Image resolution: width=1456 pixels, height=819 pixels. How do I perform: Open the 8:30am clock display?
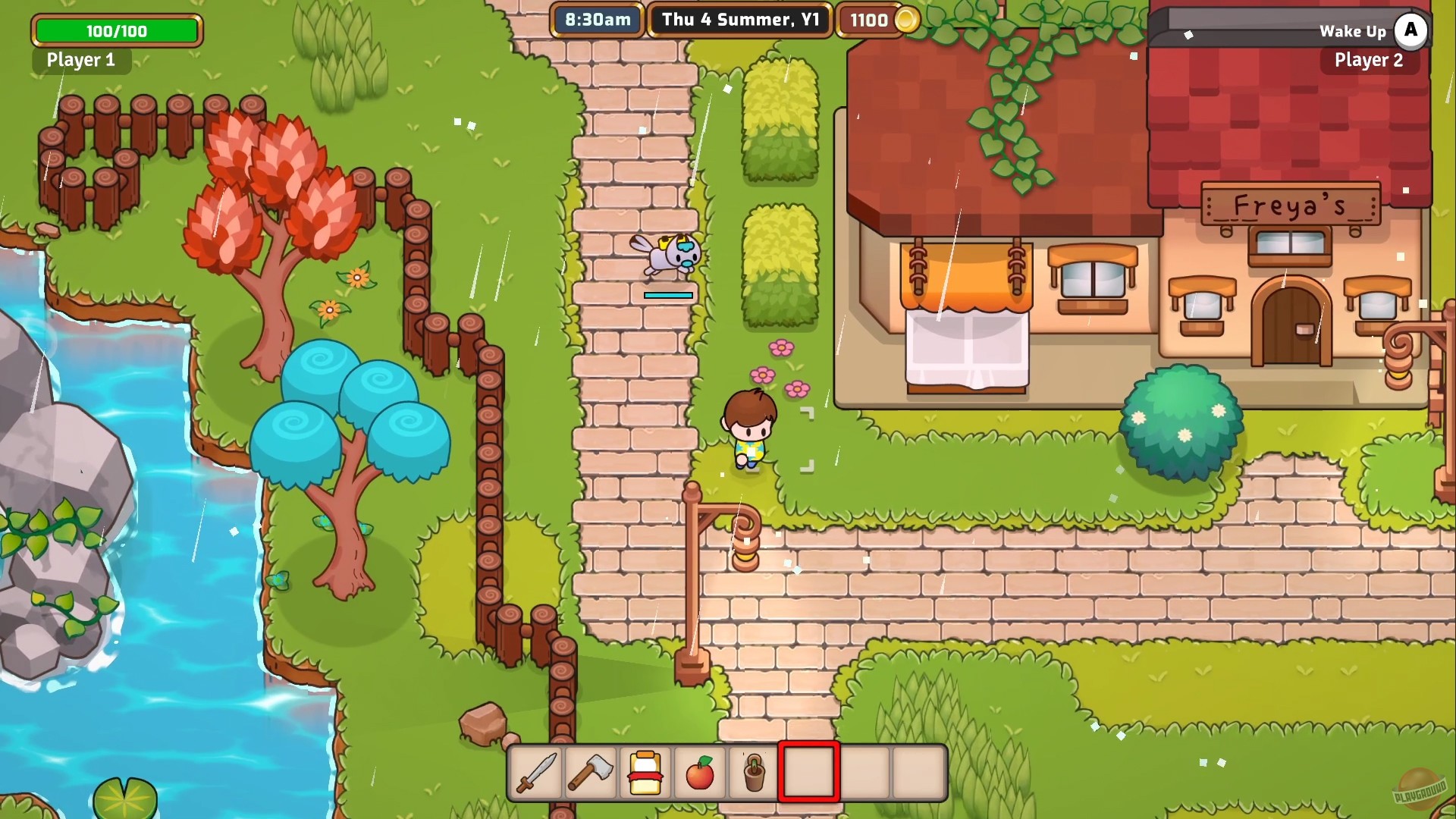595,20
